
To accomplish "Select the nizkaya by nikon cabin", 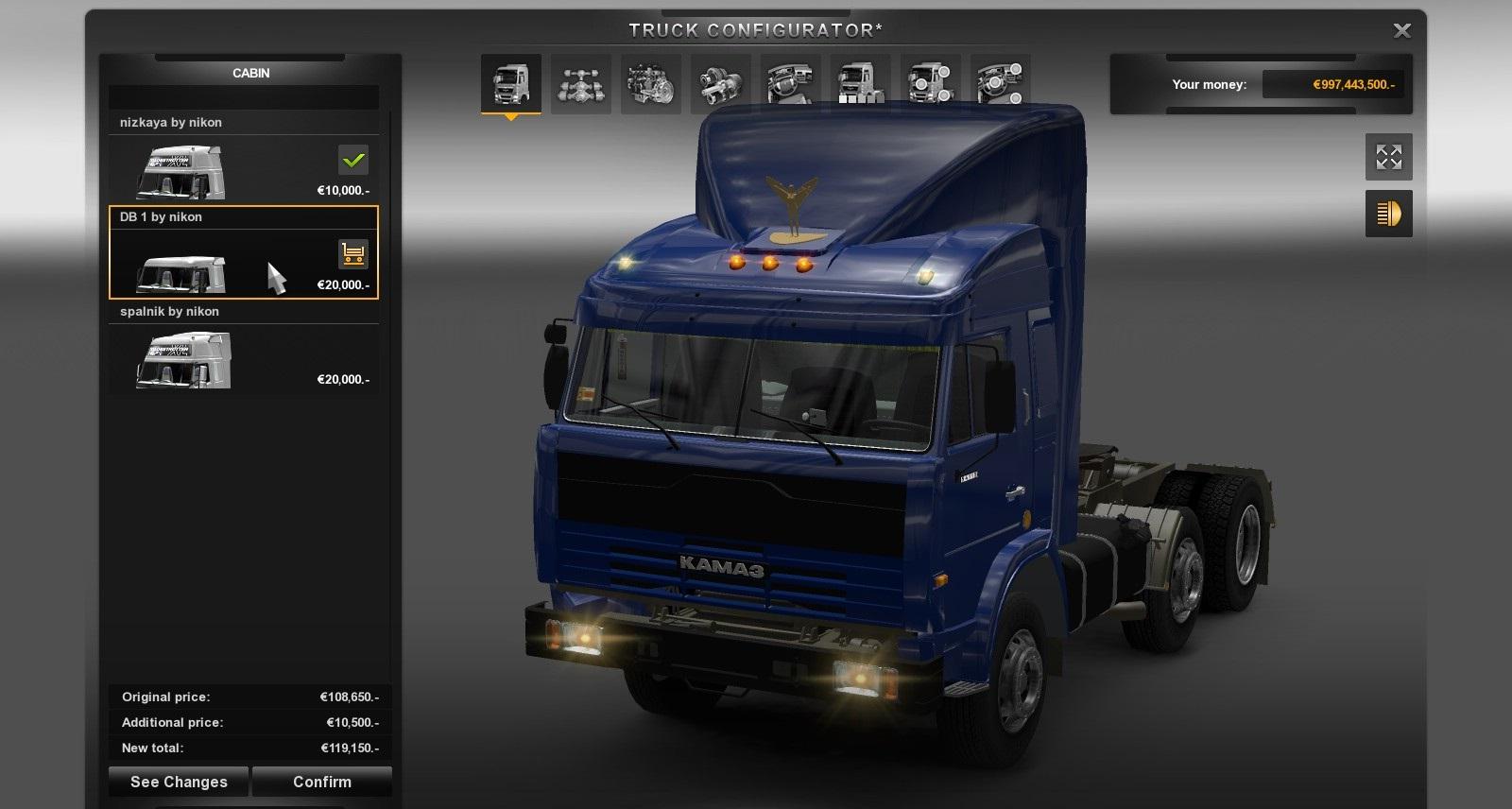I will pyautogui.click(x=243, y=170).
